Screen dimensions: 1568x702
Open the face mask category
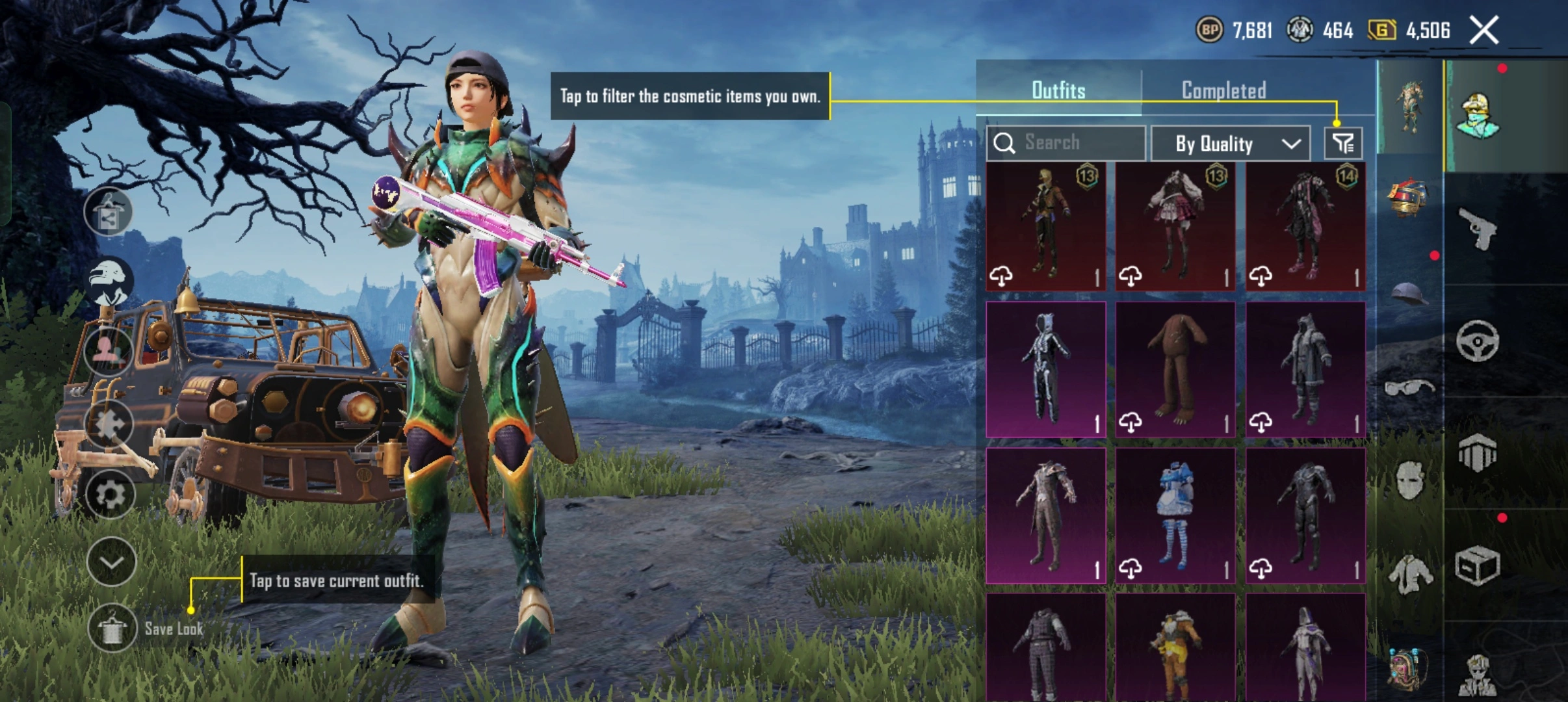click(1408, 481)
